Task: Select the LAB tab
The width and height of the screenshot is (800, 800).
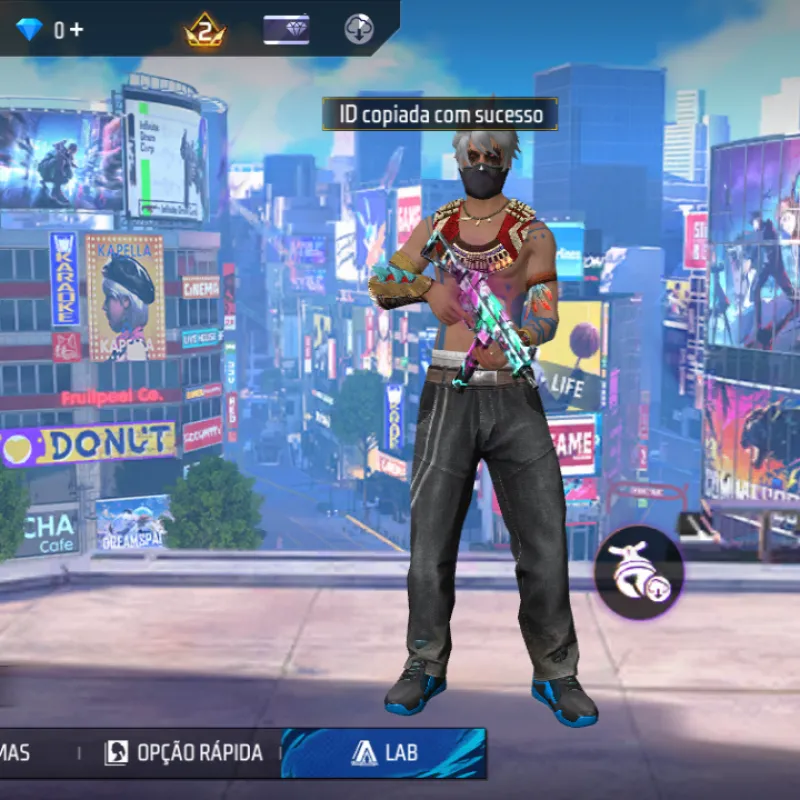Action: pyautogui.click(x=385, y=753)
